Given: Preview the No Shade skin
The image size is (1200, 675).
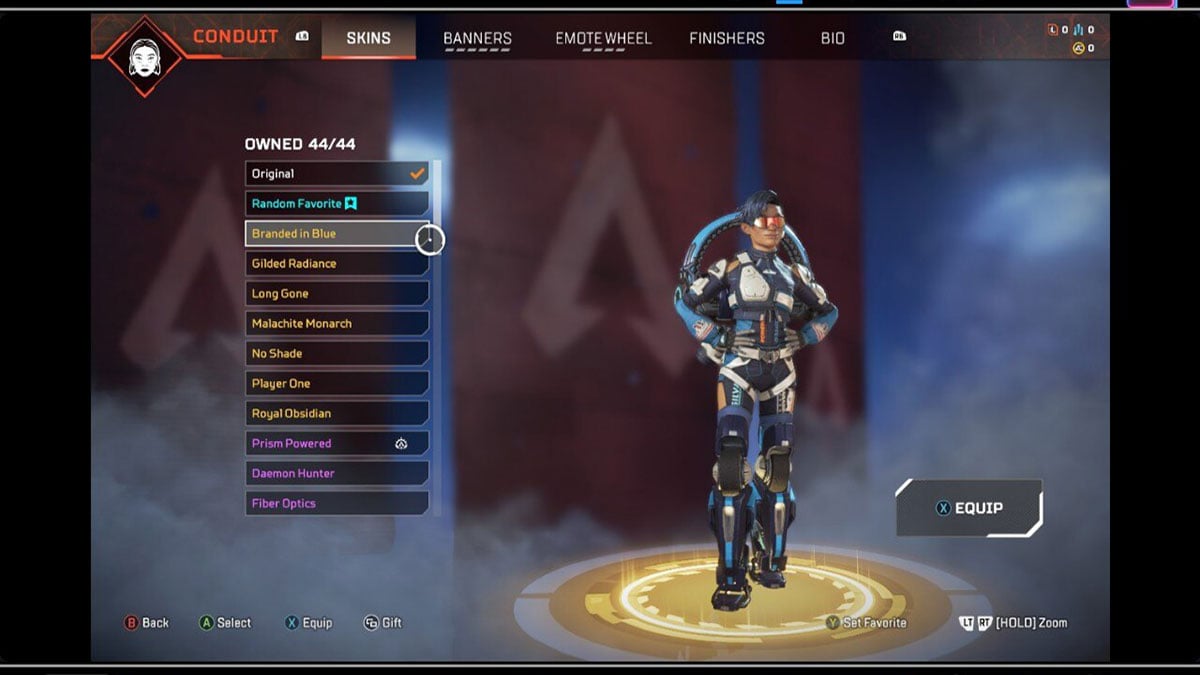Looking at the screenshot, I should coord(337,354).
